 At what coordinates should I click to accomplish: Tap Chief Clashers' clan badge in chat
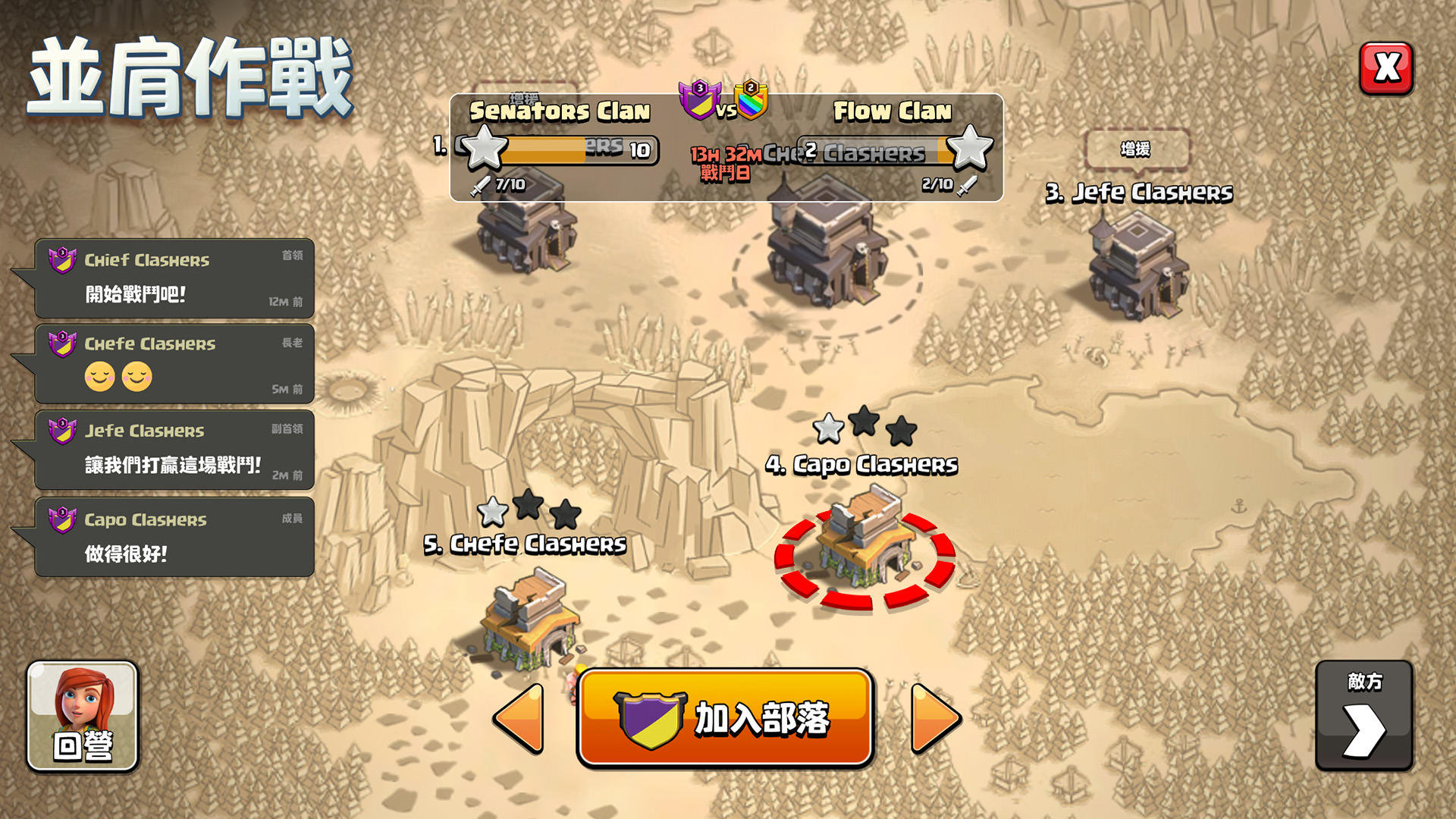61,259
